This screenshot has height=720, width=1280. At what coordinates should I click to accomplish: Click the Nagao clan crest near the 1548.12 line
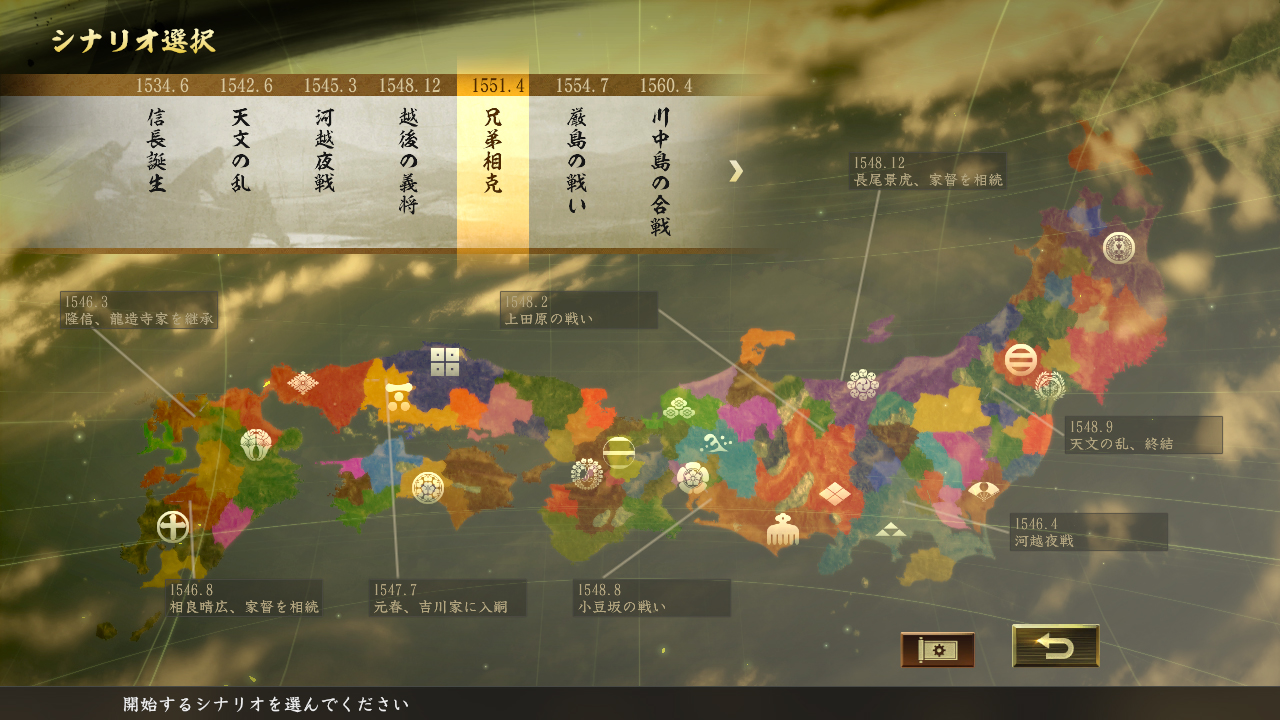pos(865,385)
